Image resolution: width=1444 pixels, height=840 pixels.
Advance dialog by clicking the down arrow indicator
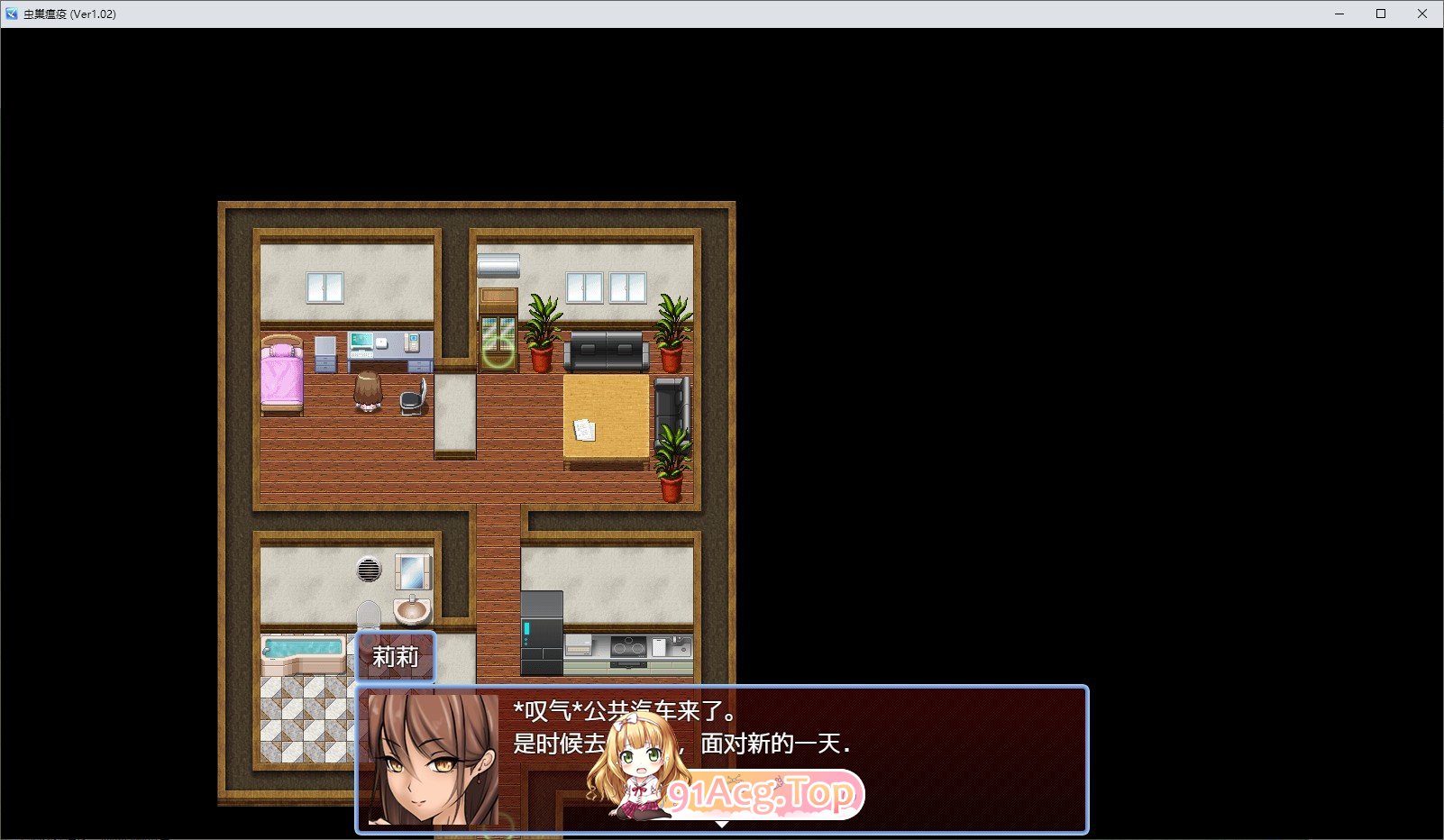(x=722, y=822)
